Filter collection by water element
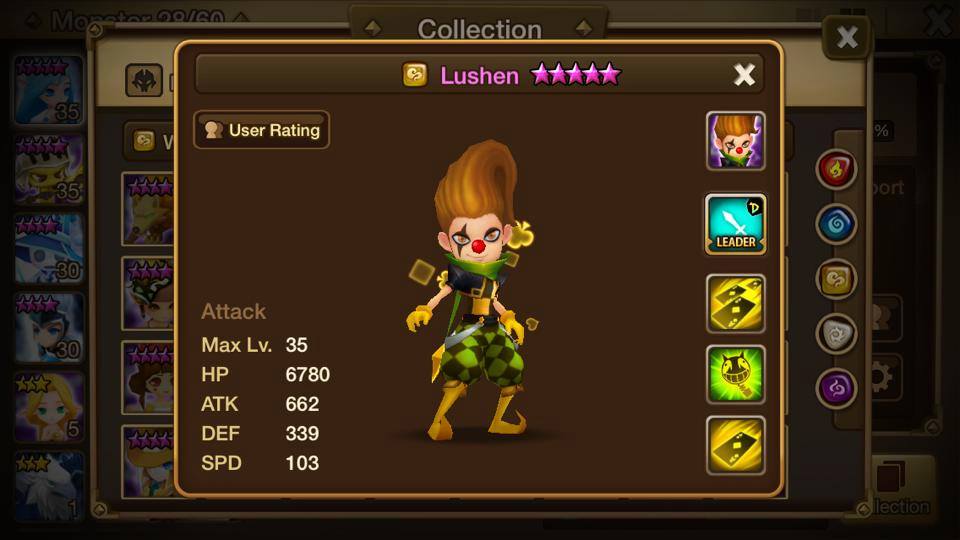This screenshot has height=540, width=960. pos(836,224)
